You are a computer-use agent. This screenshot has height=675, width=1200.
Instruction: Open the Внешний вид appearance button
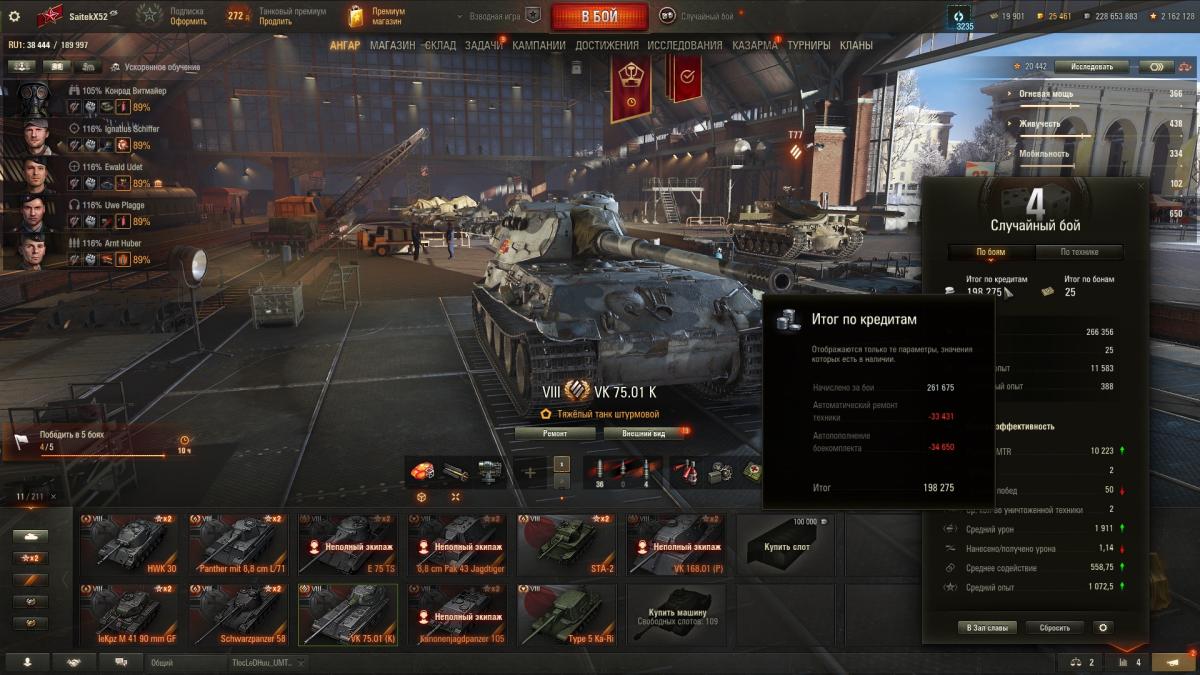[x=641, y=433]
